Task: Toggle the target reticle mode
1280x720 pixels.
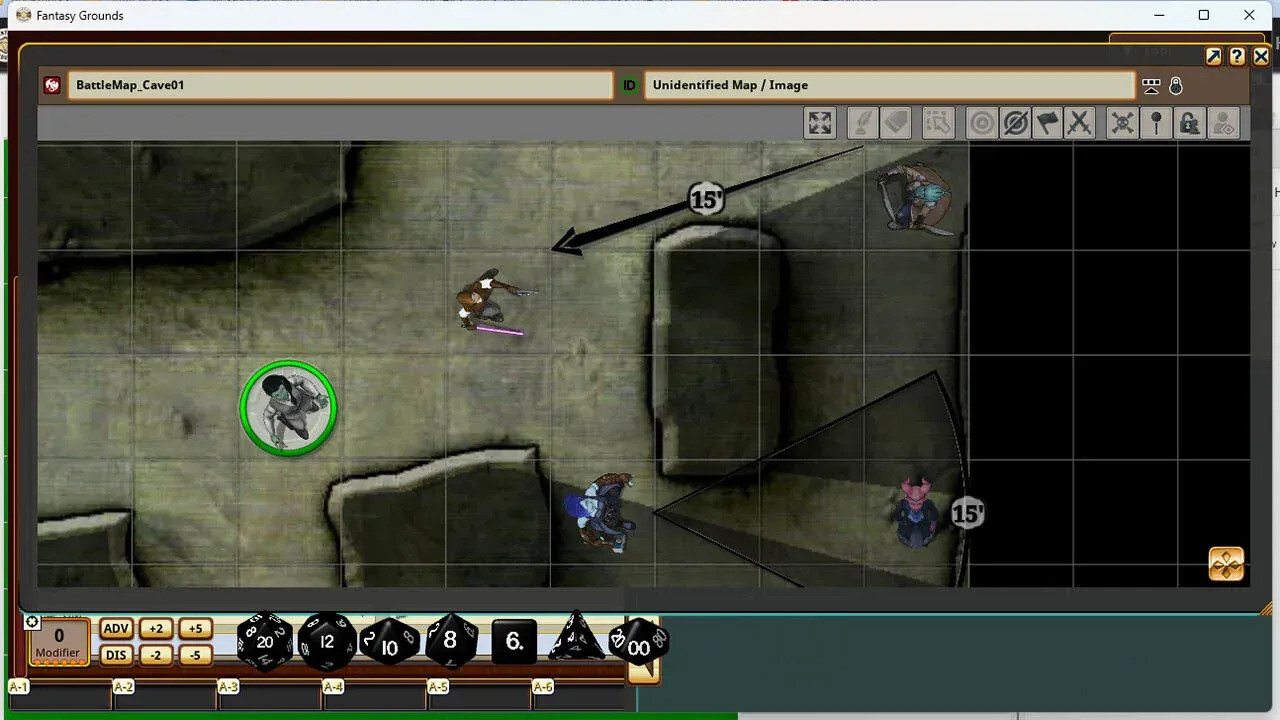Action: tap(981, 122)
